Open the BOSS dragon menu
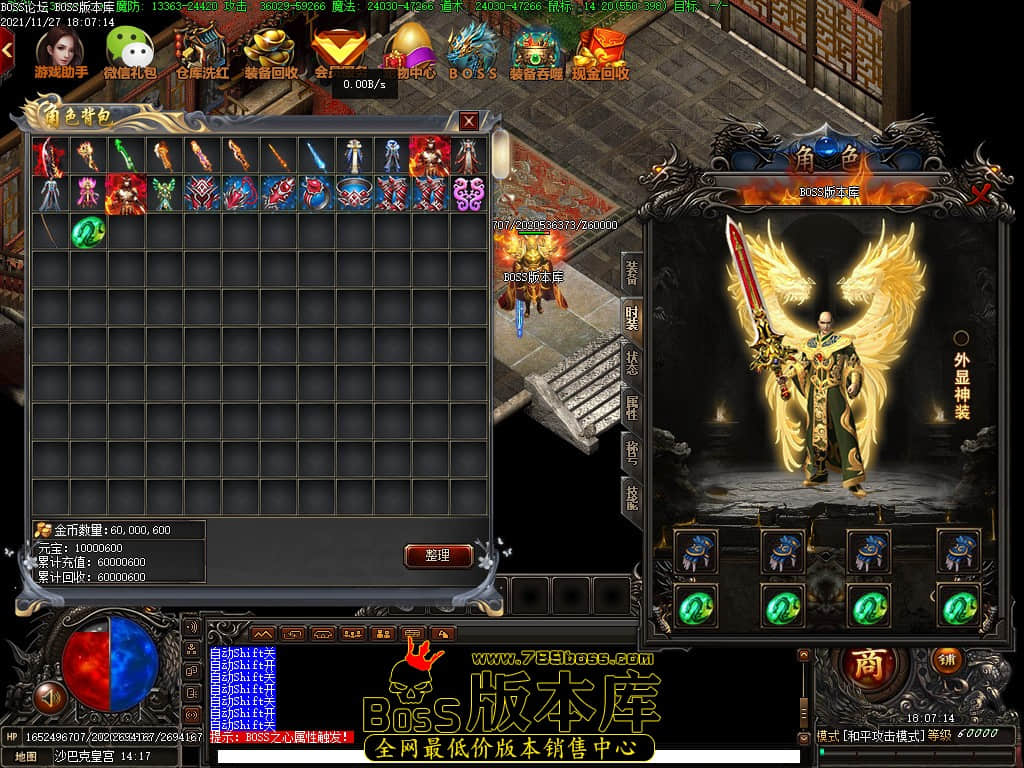The width and height of the screenshot is (1024, 768). (x=473, y=52)
